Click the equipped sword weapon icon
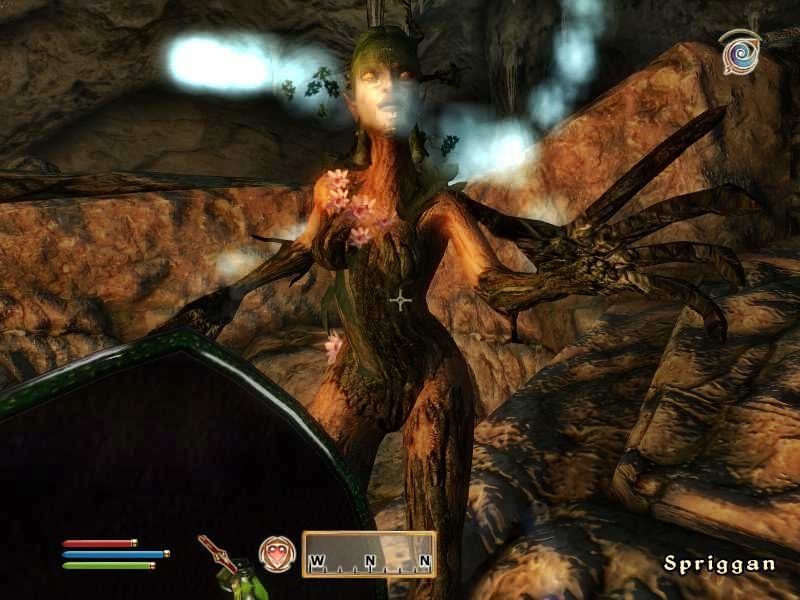 click(217, 553)
